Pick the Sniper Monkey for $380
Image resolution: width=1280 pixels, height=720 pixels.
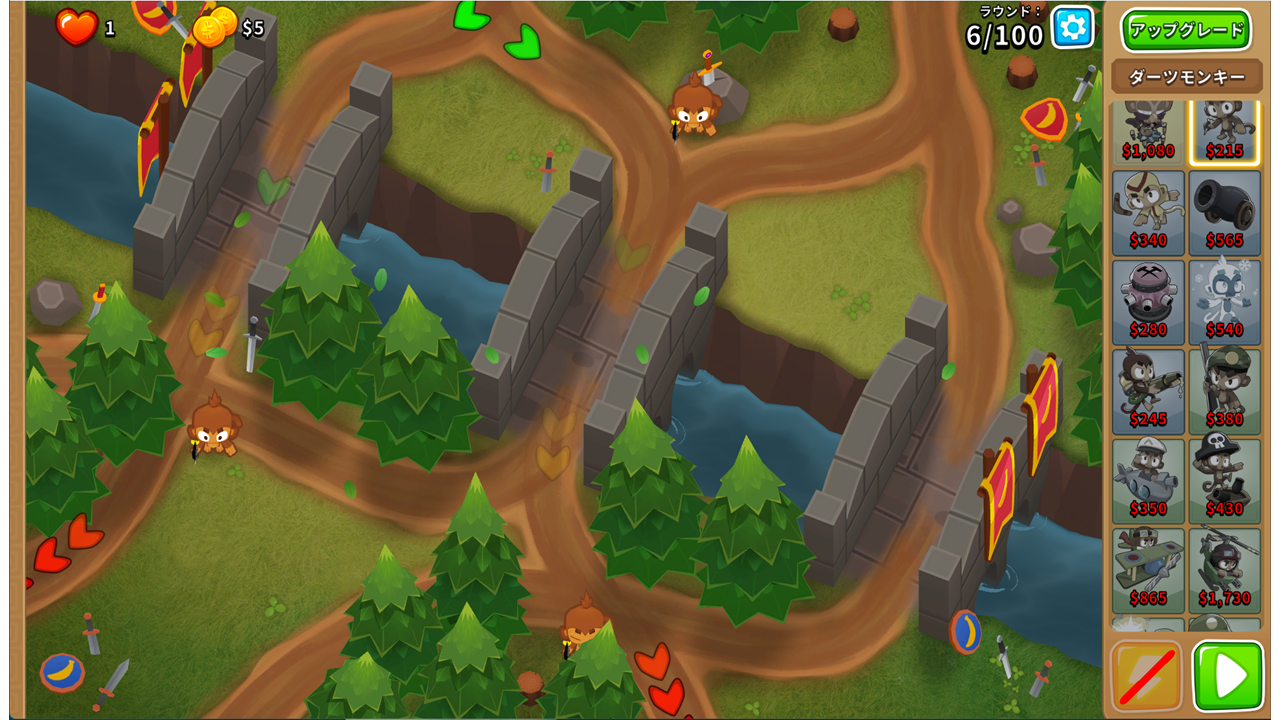pyautogui.click(x=1224, y=391)
